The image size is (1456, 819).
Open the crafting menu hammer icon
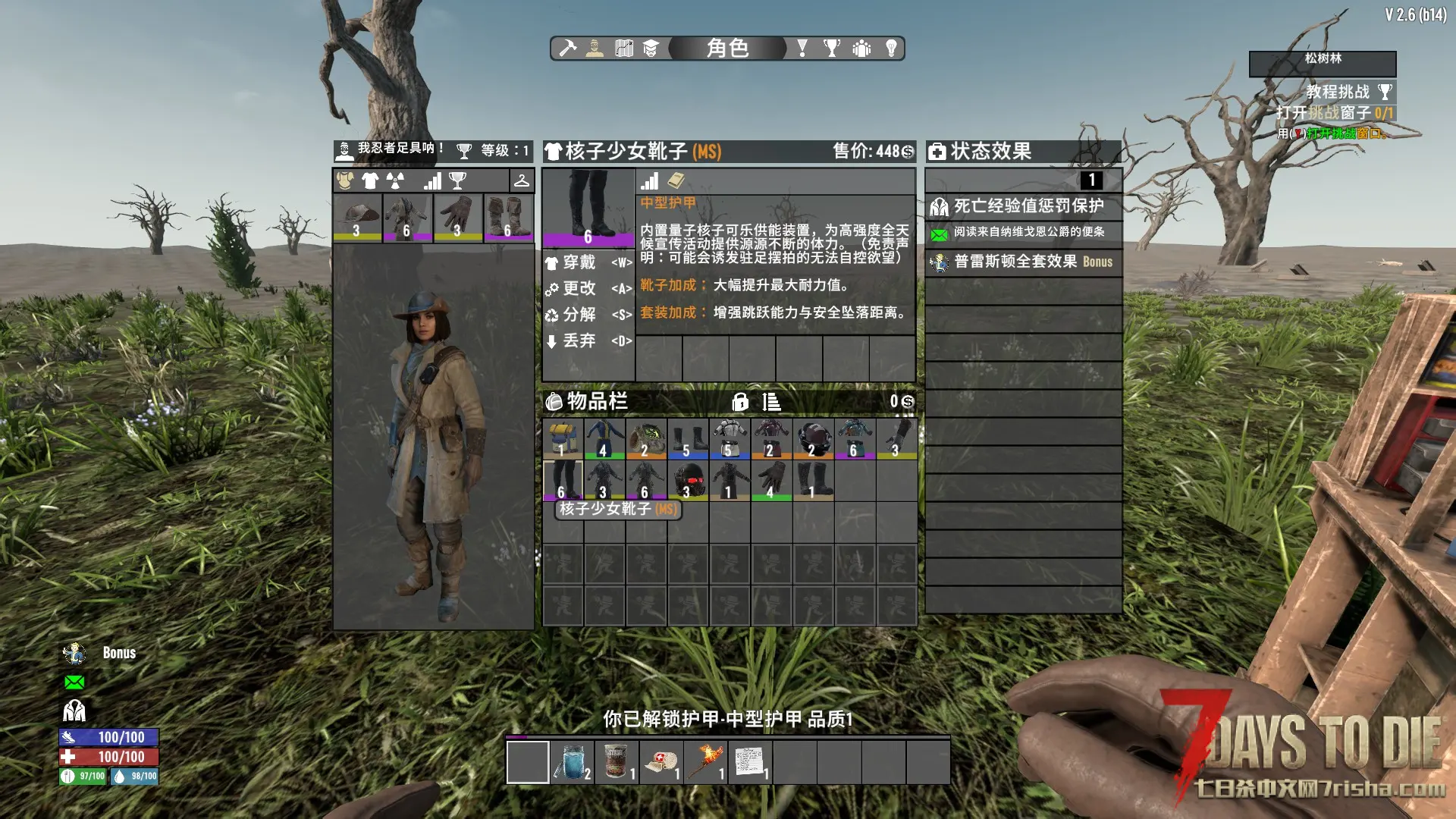tap(567, 49)
